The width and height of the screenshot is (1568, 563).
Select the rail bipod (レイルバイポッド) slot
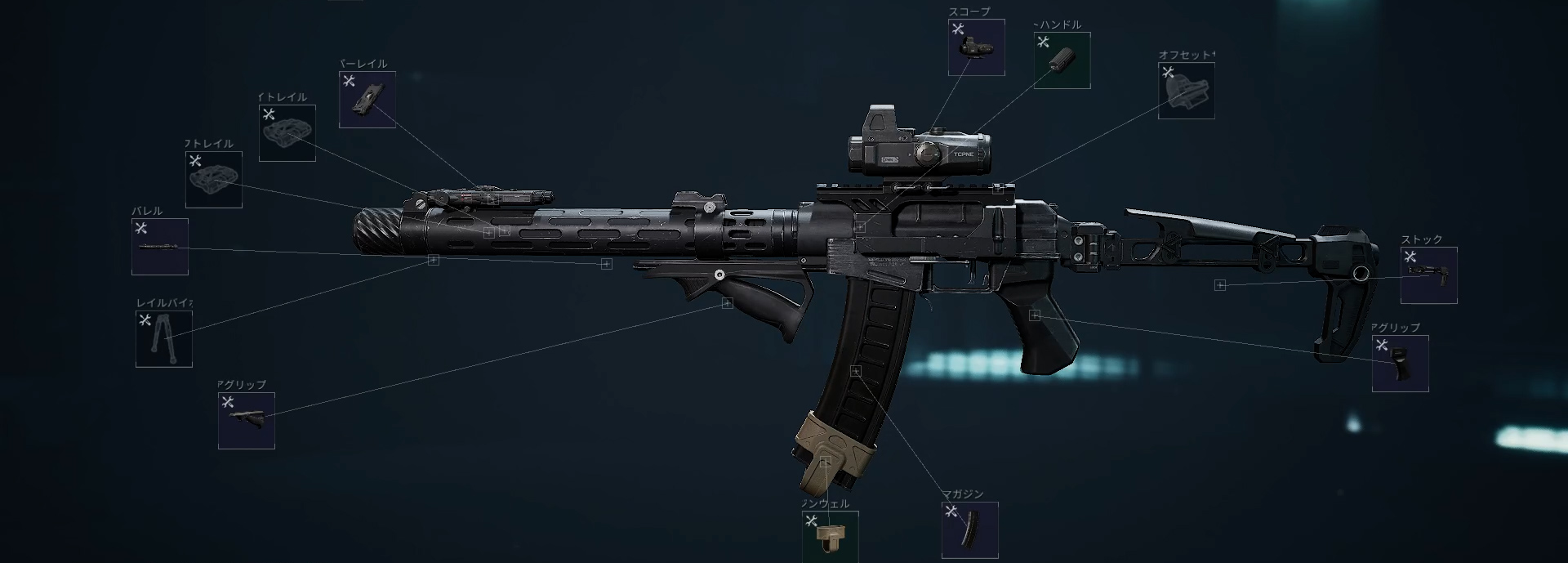point(164,339)
